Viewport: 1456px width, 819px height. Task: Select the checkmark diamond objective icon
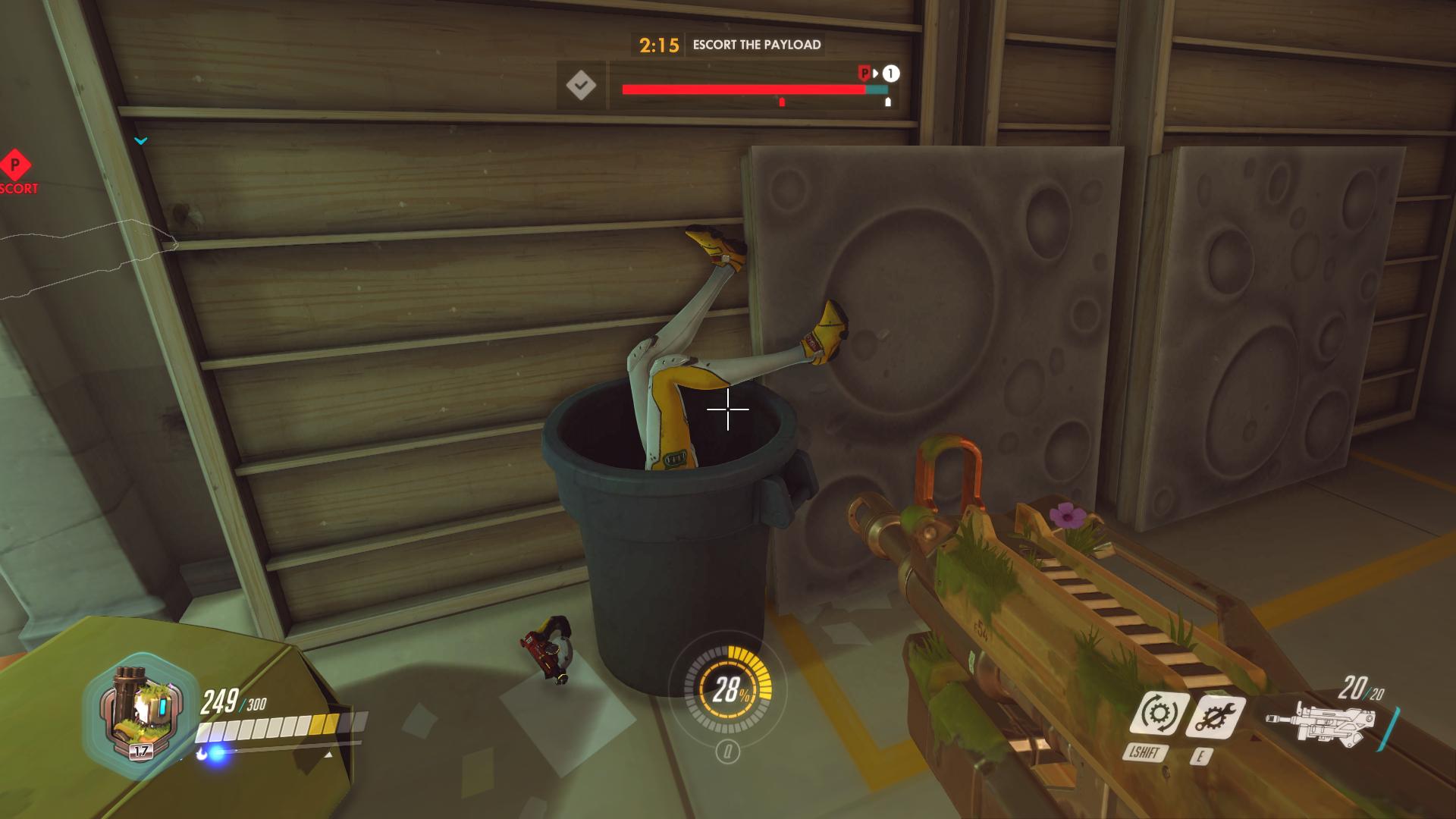[581, 86]
